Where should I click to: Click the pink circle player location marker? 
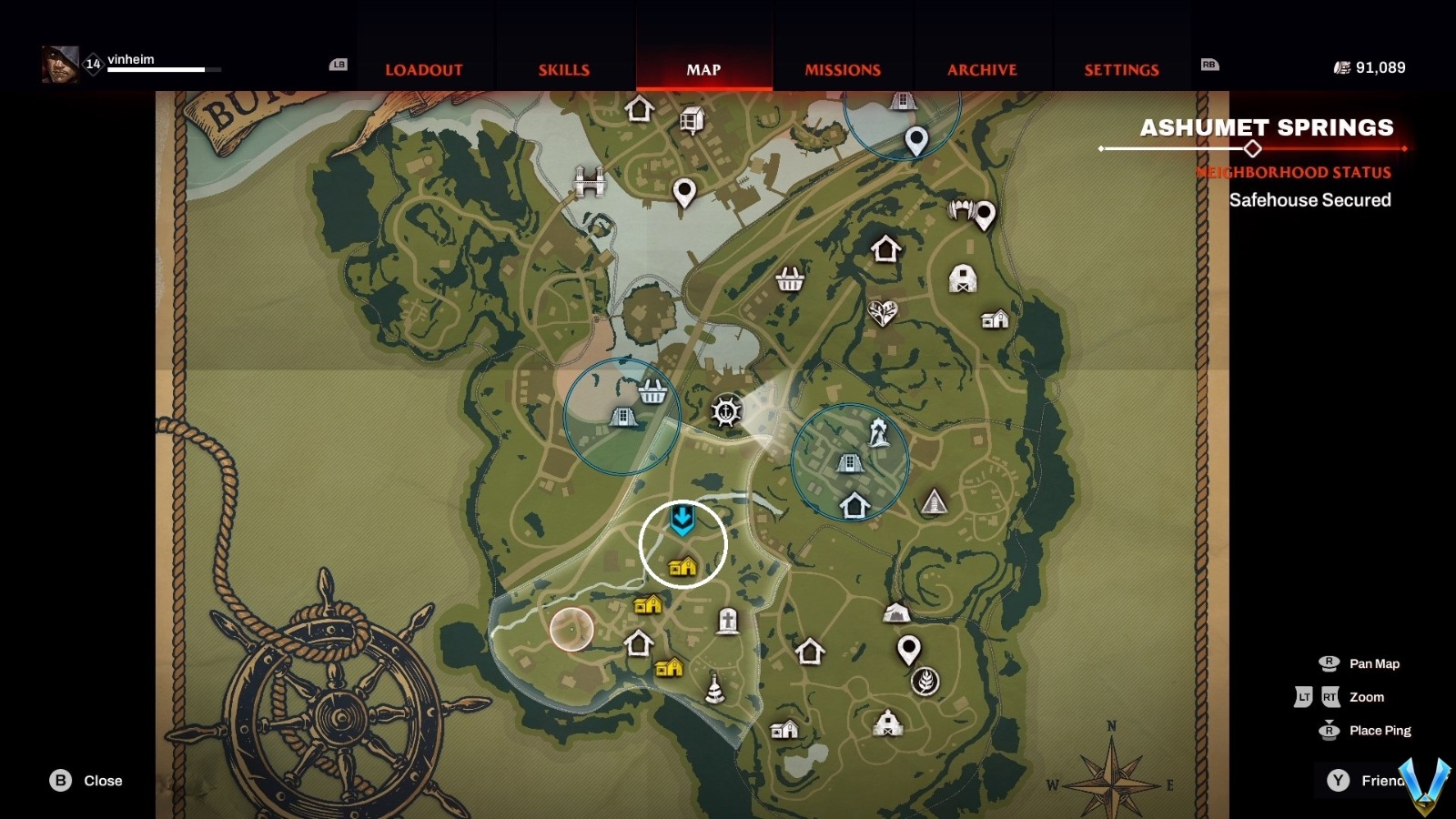(x=571, y=629)
